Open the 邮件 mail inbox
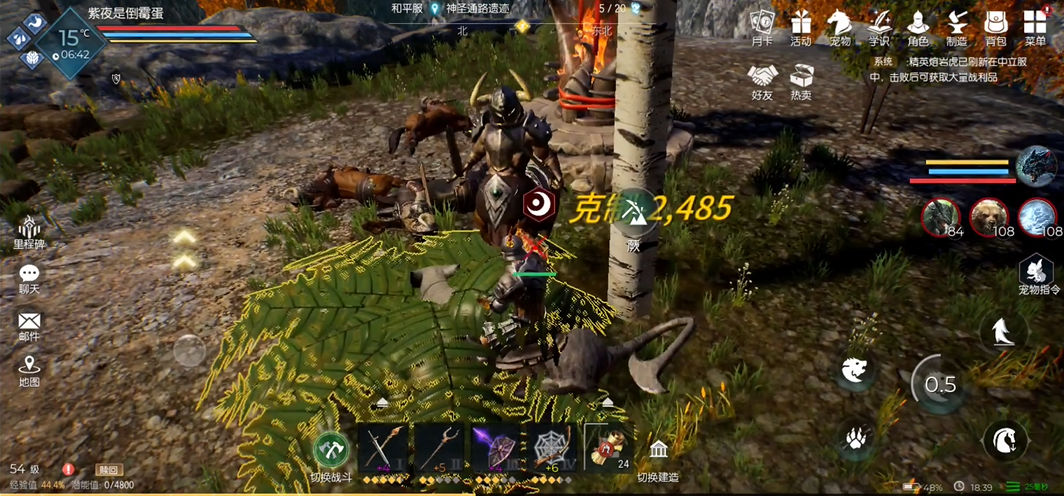 tap(29, 326)
